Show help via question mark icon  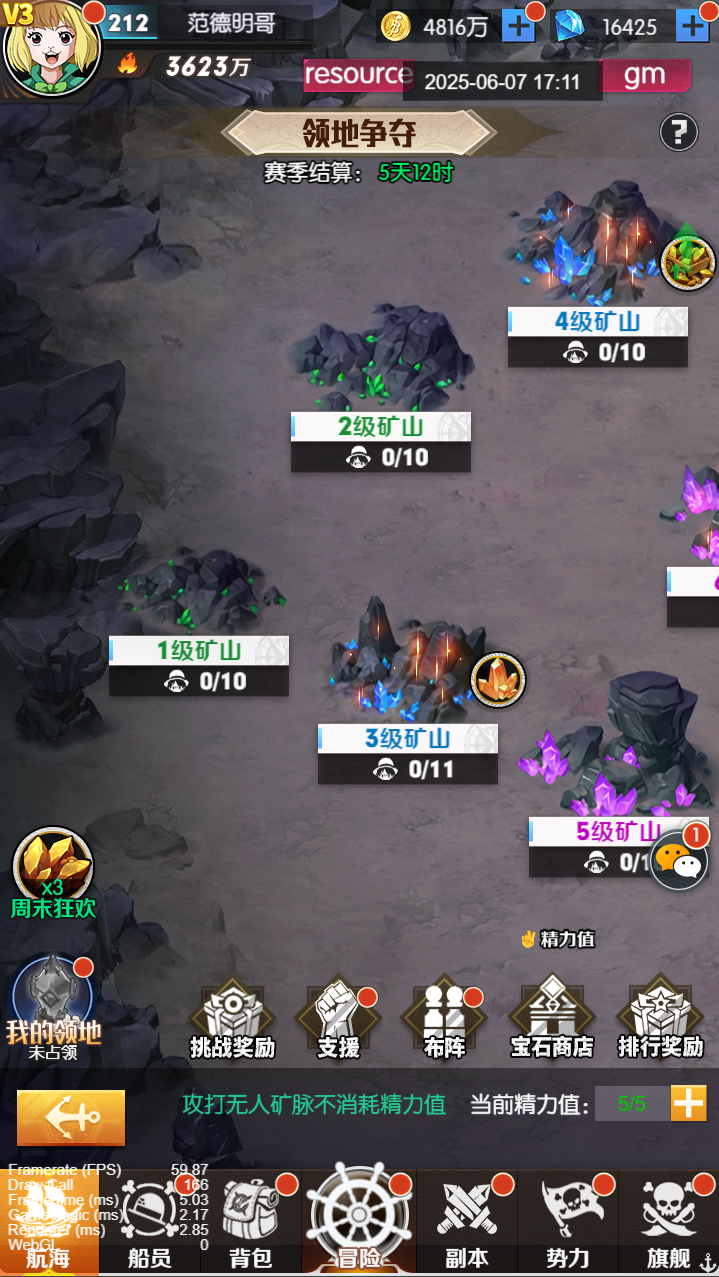678,132
